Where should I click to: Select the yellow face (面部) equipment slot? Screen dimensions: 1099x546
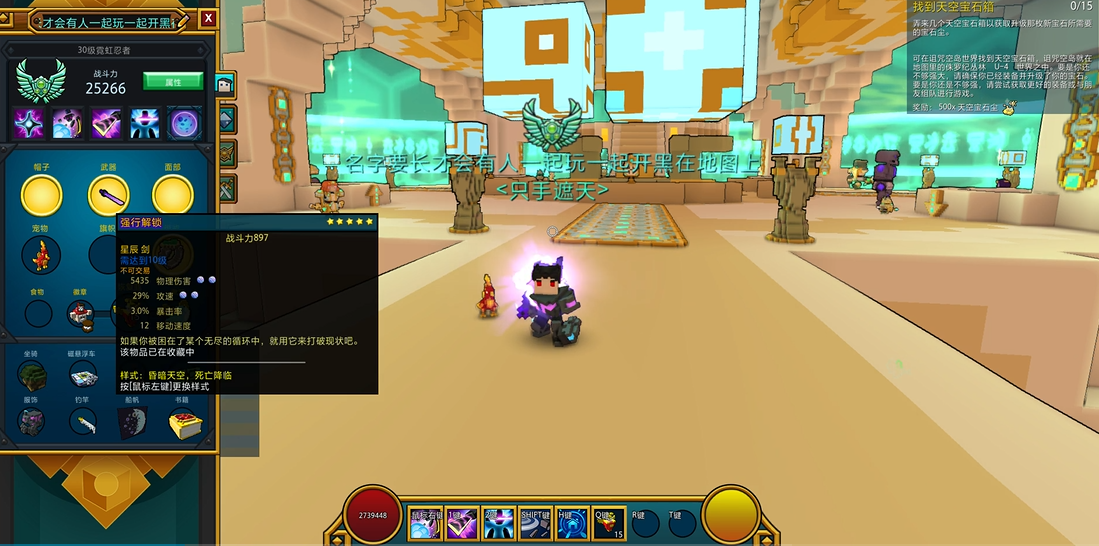click(x=172, y=194)
